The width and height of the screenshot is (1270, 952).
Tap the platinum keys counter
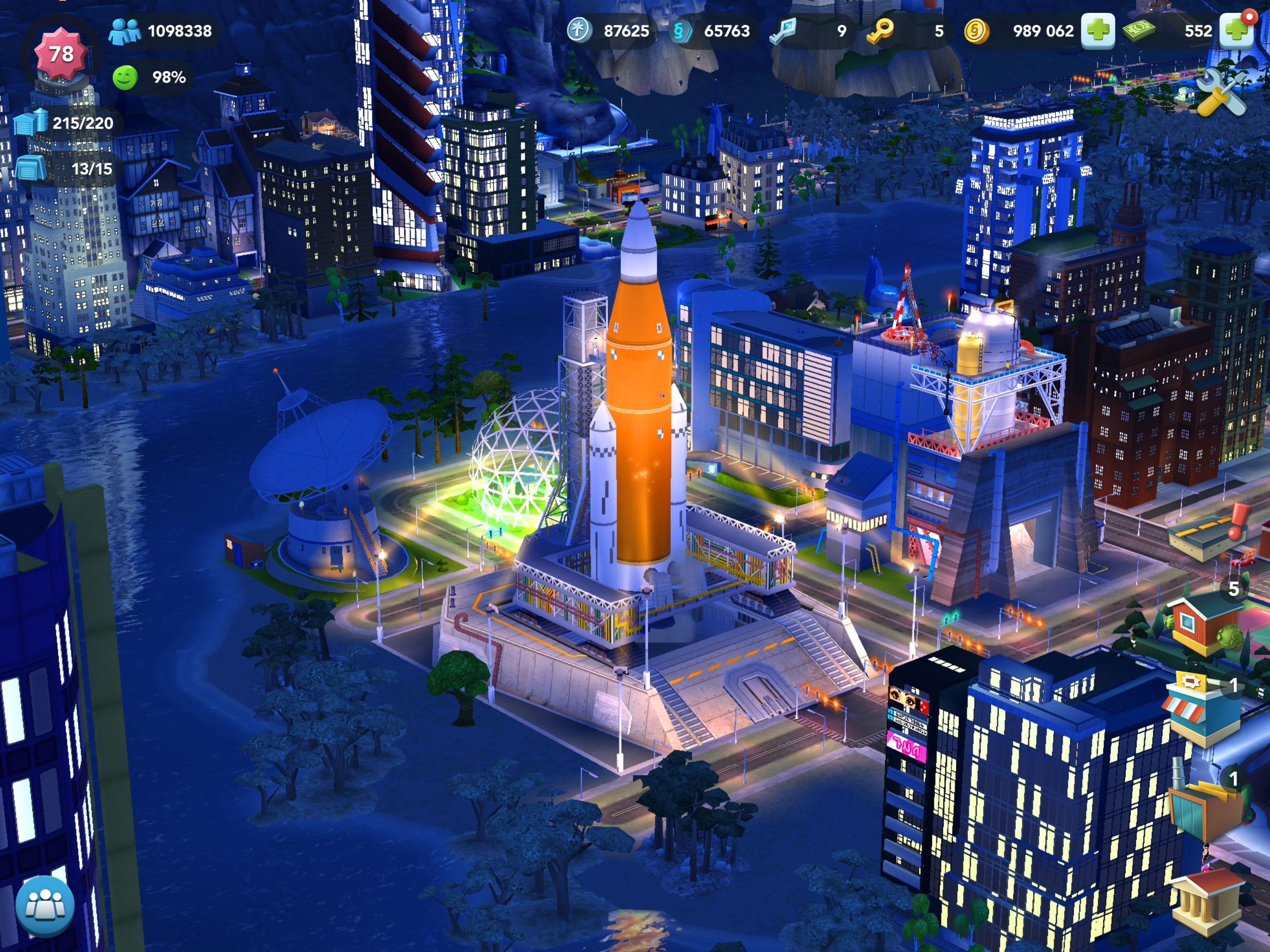[809, 31]
